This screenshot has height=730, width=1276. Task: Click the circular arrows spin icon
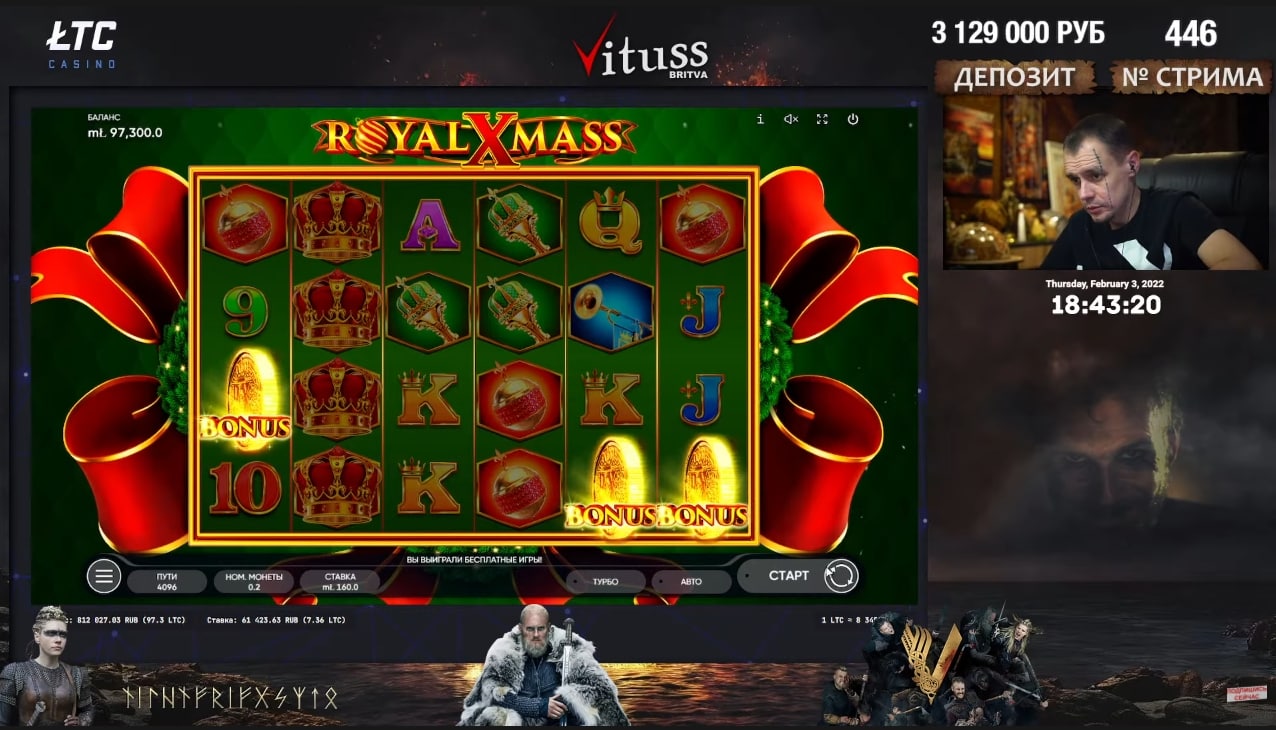point(841,576)
